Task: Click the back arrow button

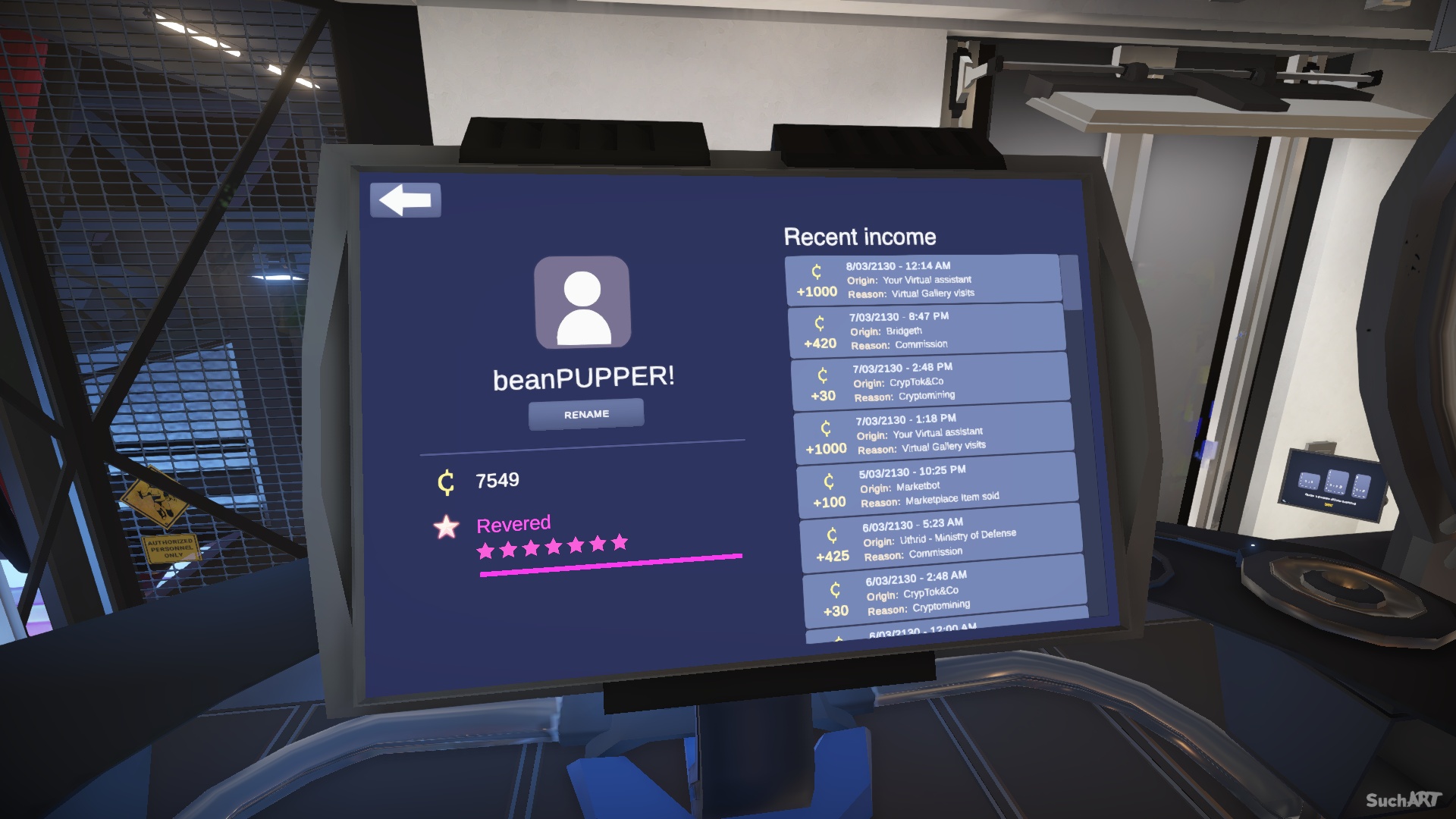Action: [x=405, y=201]
